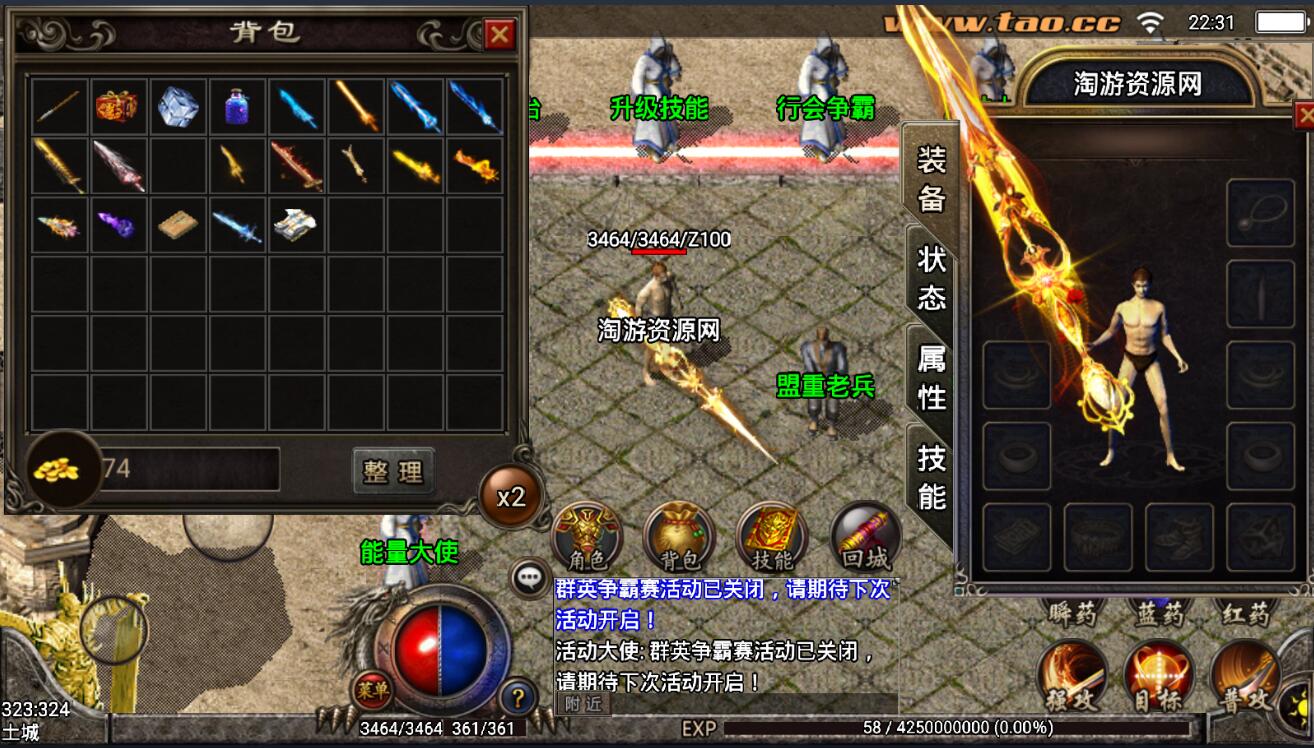Show the 属性 attributes tab
Viewport: 1314px width, 748px height.
(x=931, y=378)
